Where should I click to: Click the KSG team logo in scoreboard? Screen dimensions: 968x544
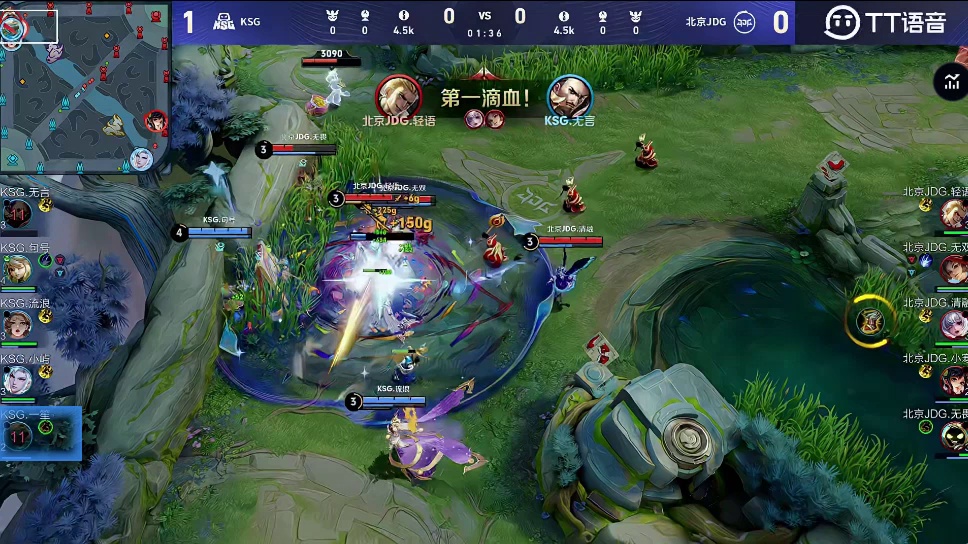[x=224, y=22]
